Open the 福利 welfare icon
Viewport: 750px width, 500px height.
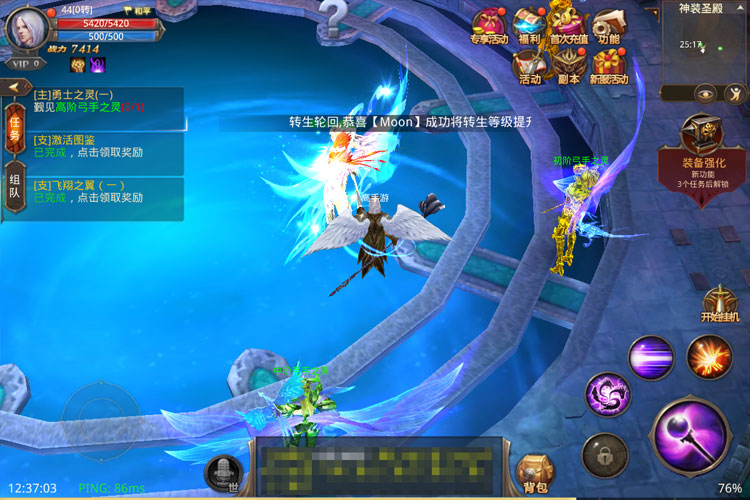(x=530, y=27)
